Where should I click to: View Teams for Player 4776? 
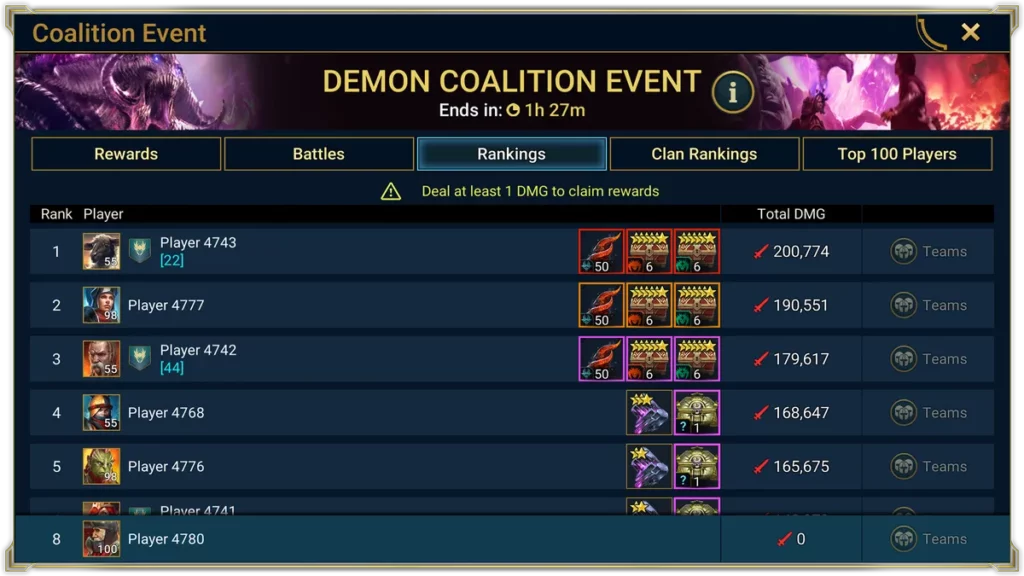click(929, 466)
